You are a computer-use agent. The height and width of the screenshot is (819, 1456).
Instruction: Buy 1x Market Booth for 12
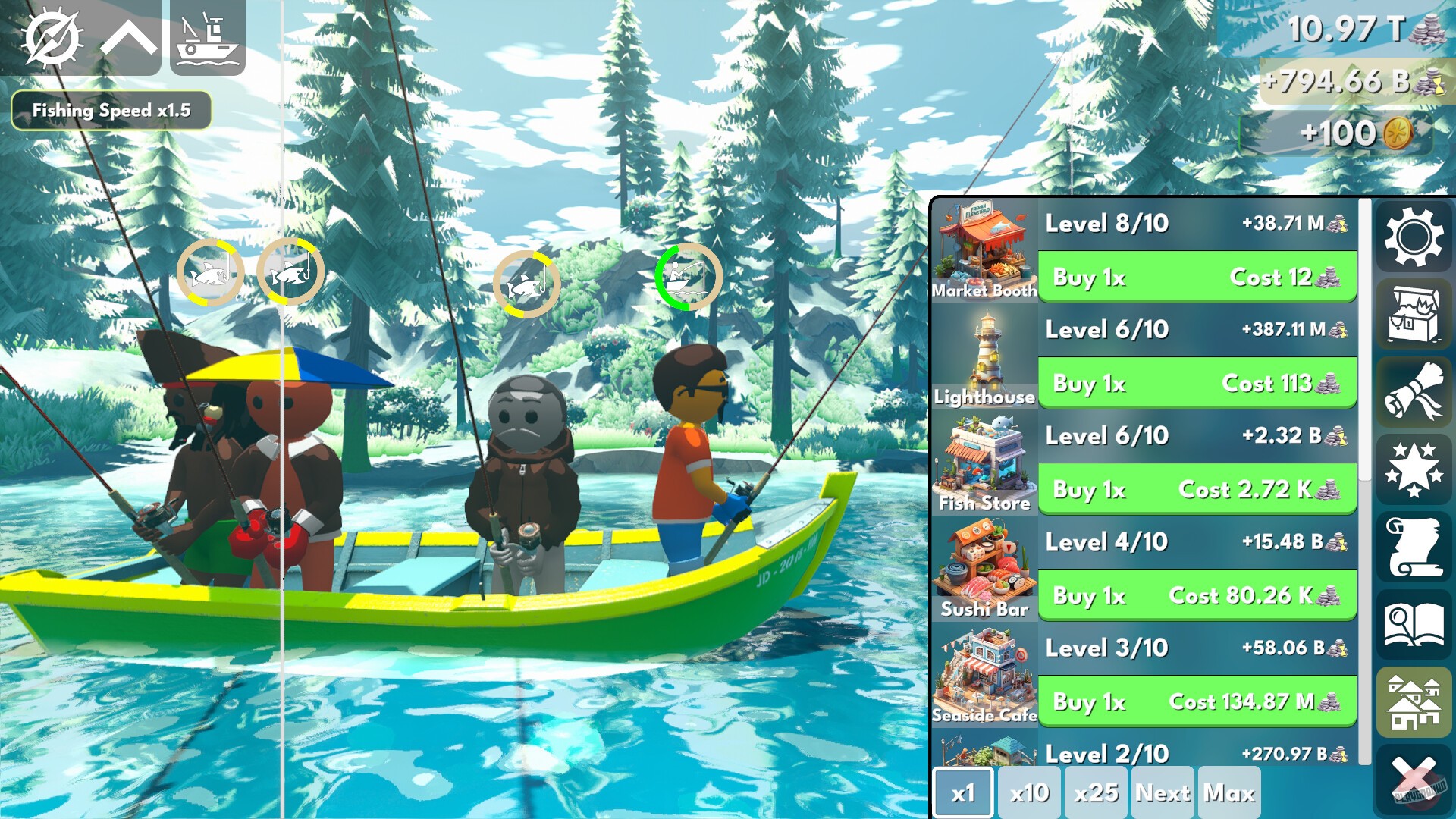click(x=1197, y=278)
